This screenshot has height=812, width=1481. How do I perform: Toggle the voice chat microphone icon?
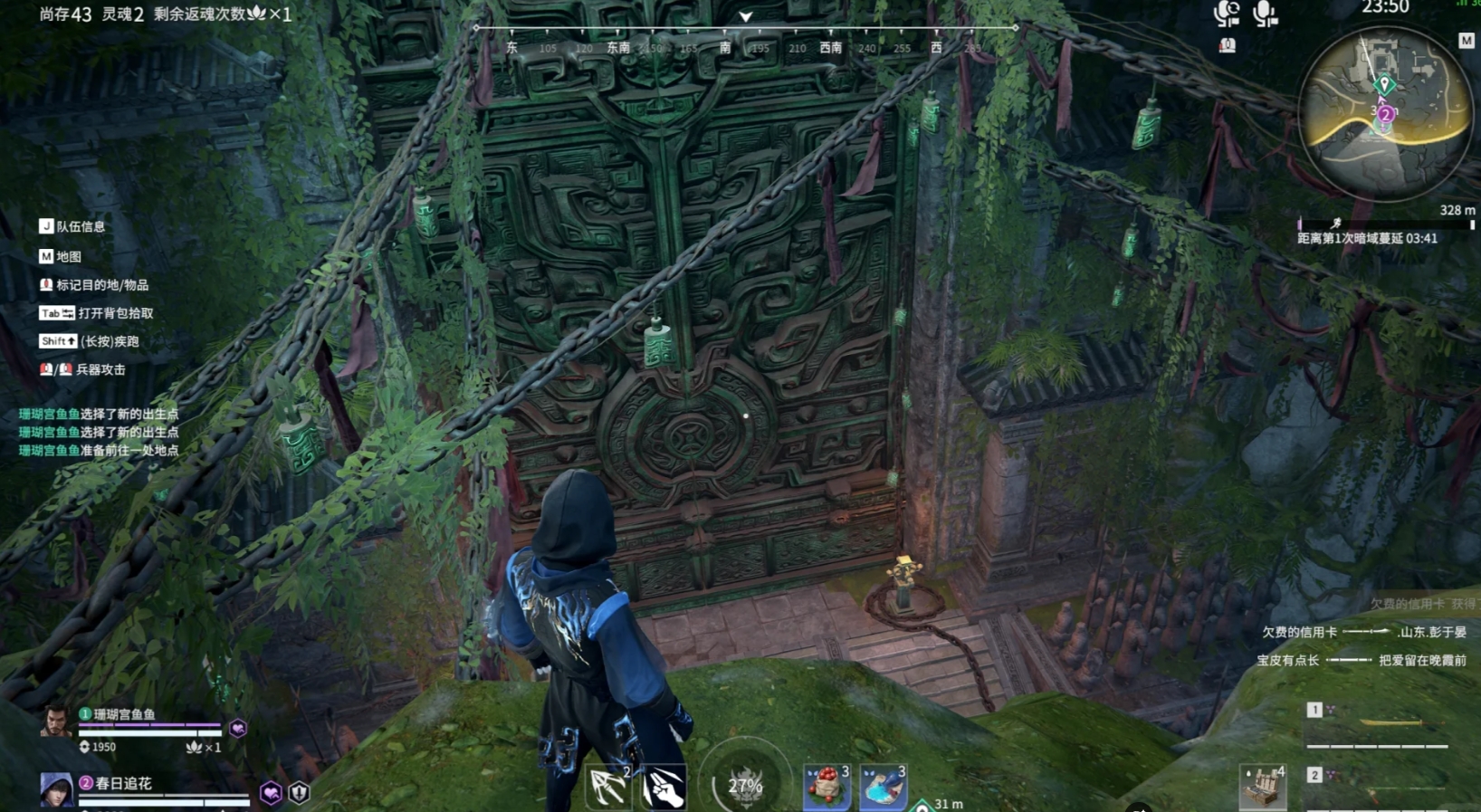1265,14
